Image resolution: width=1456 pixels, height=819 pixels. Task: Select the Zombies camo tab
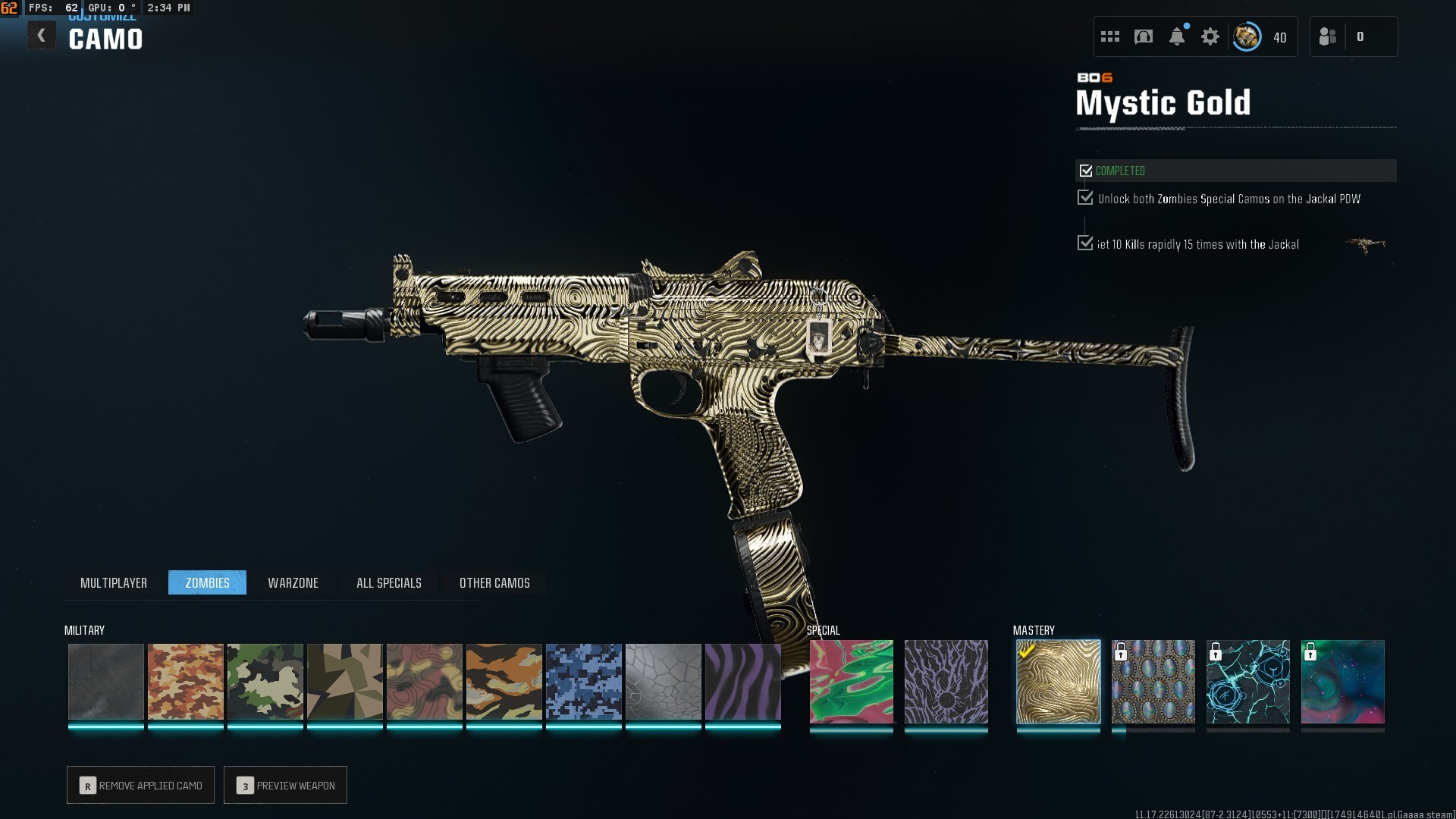(207, 582)
